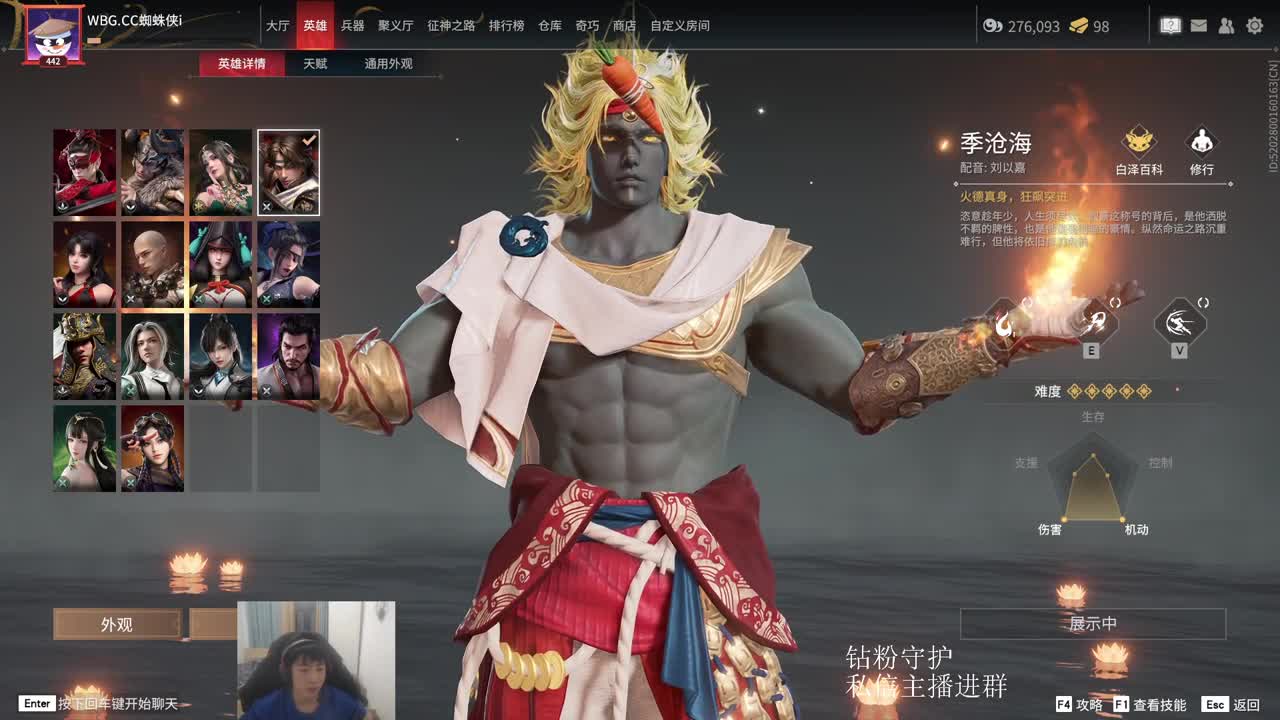This screenshot has height=720, width=1280.
Task: Click the help book icon near settings
Action: click(1170, 24)
